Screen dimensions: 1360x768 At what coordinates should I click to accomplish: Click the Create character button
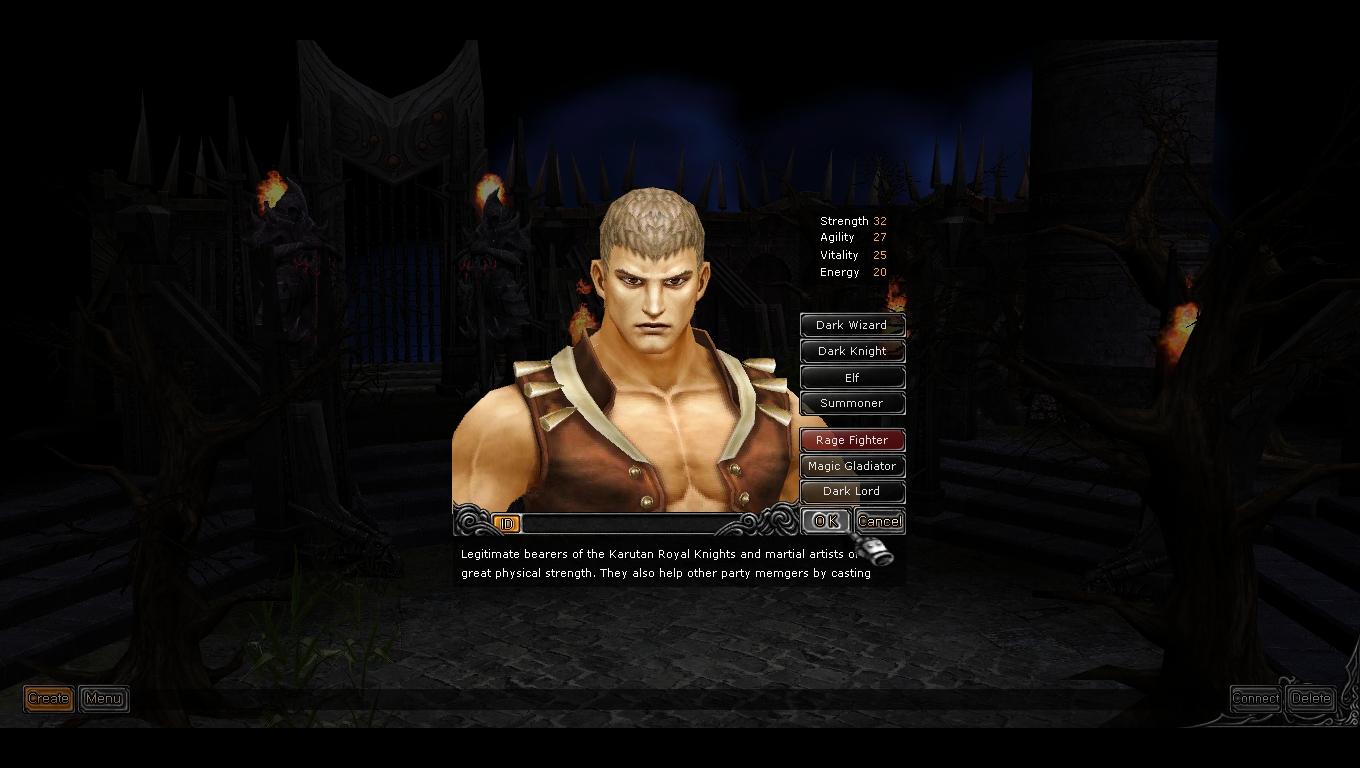[48, 699]
